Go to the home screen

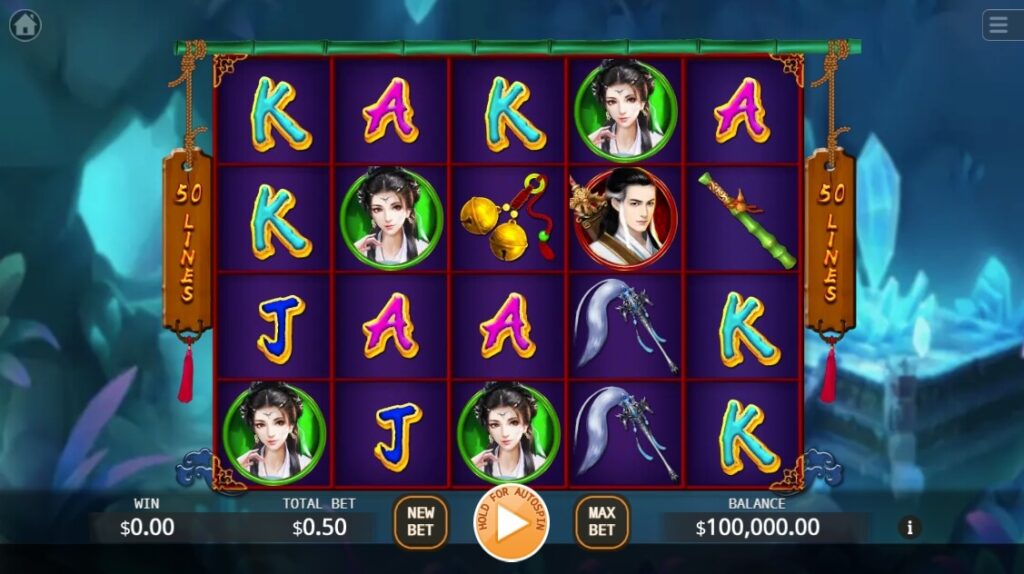click(25, 25)
